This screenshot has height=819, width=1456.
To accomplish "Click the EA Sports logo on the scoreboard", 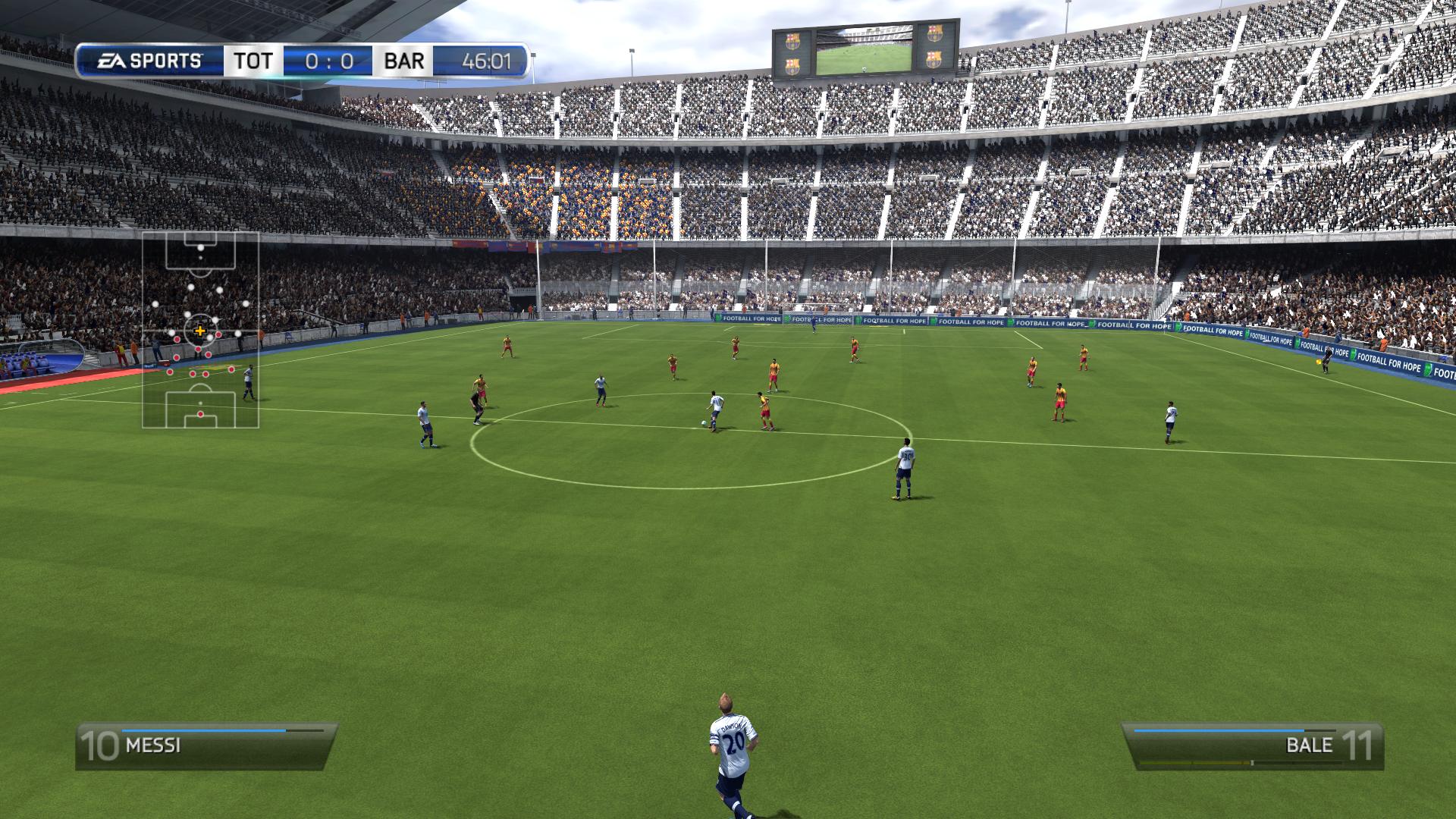I will 149,61.
